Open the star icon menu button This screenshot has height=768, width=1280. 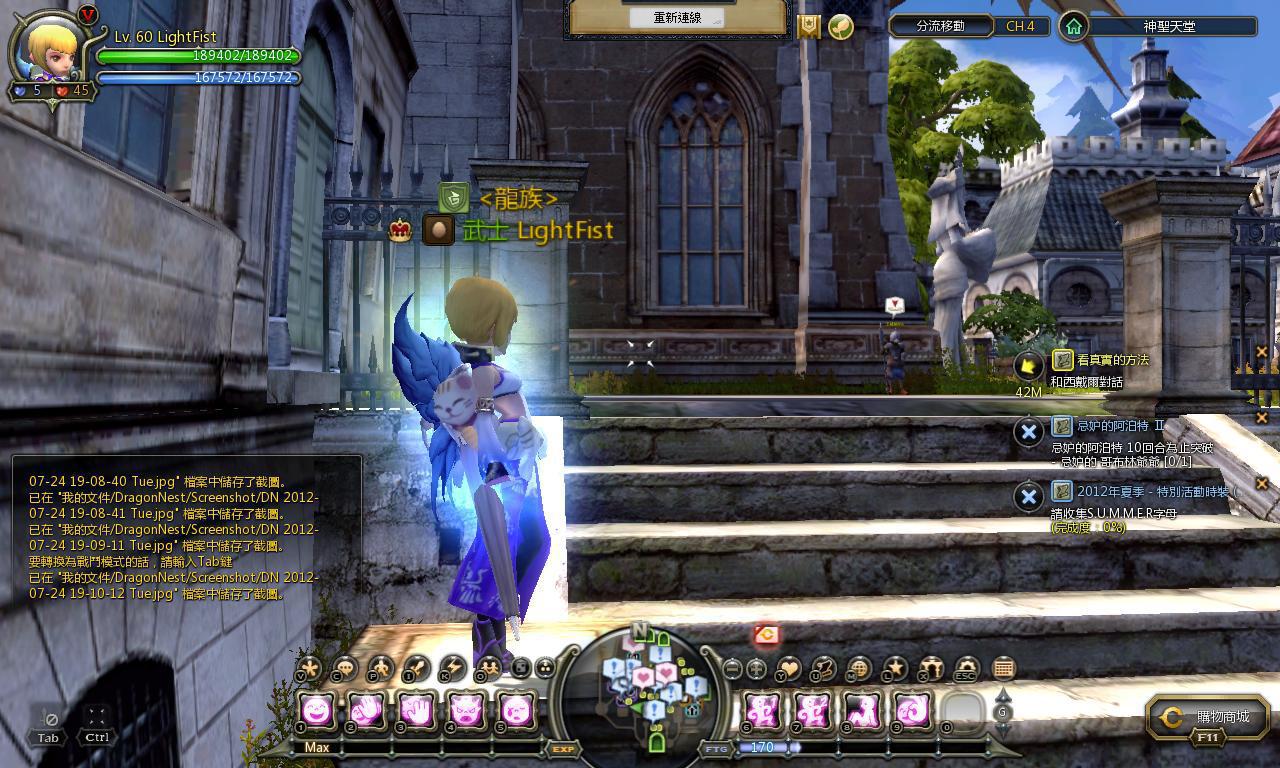tap(895, 668)
